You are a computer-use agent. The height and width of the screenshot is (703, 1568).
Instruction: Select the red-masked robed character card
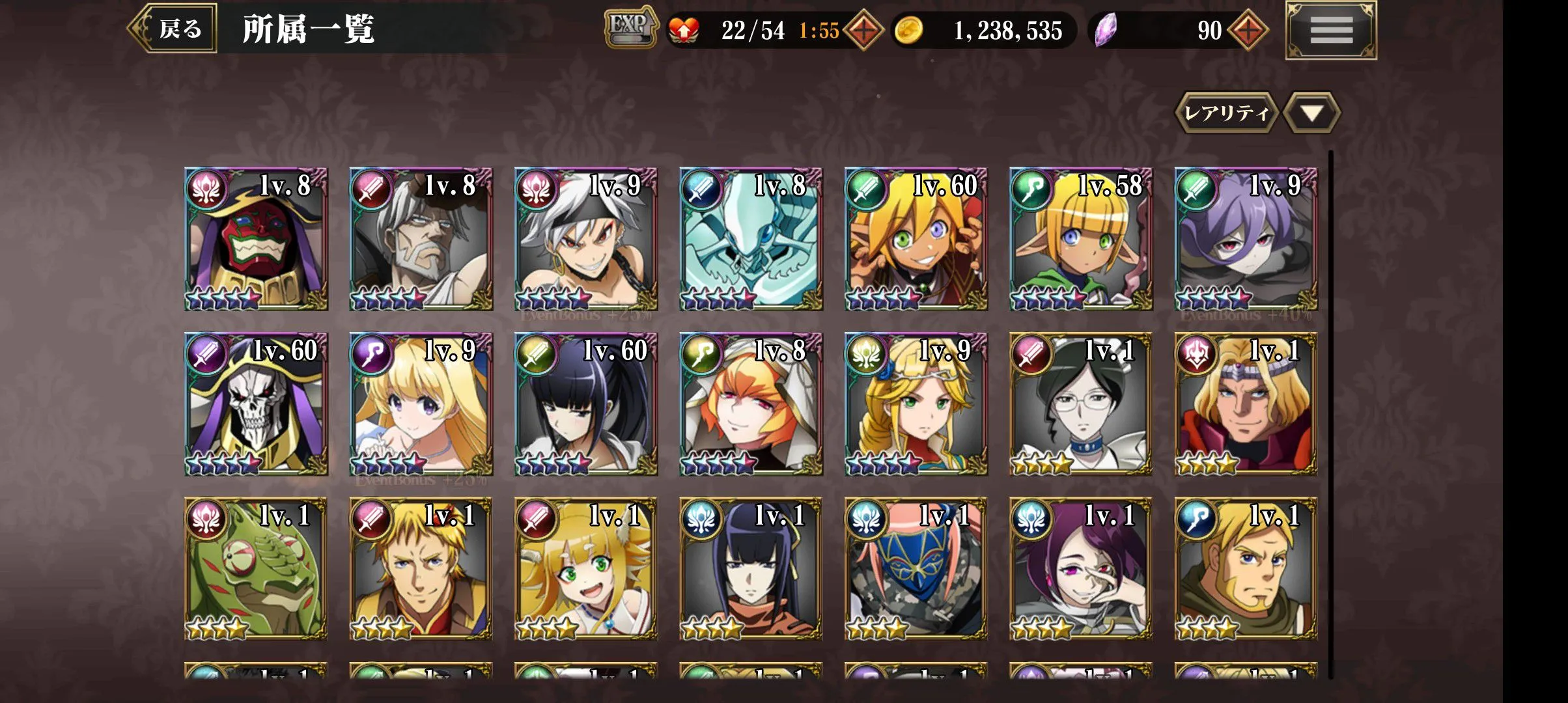point(256,240)
